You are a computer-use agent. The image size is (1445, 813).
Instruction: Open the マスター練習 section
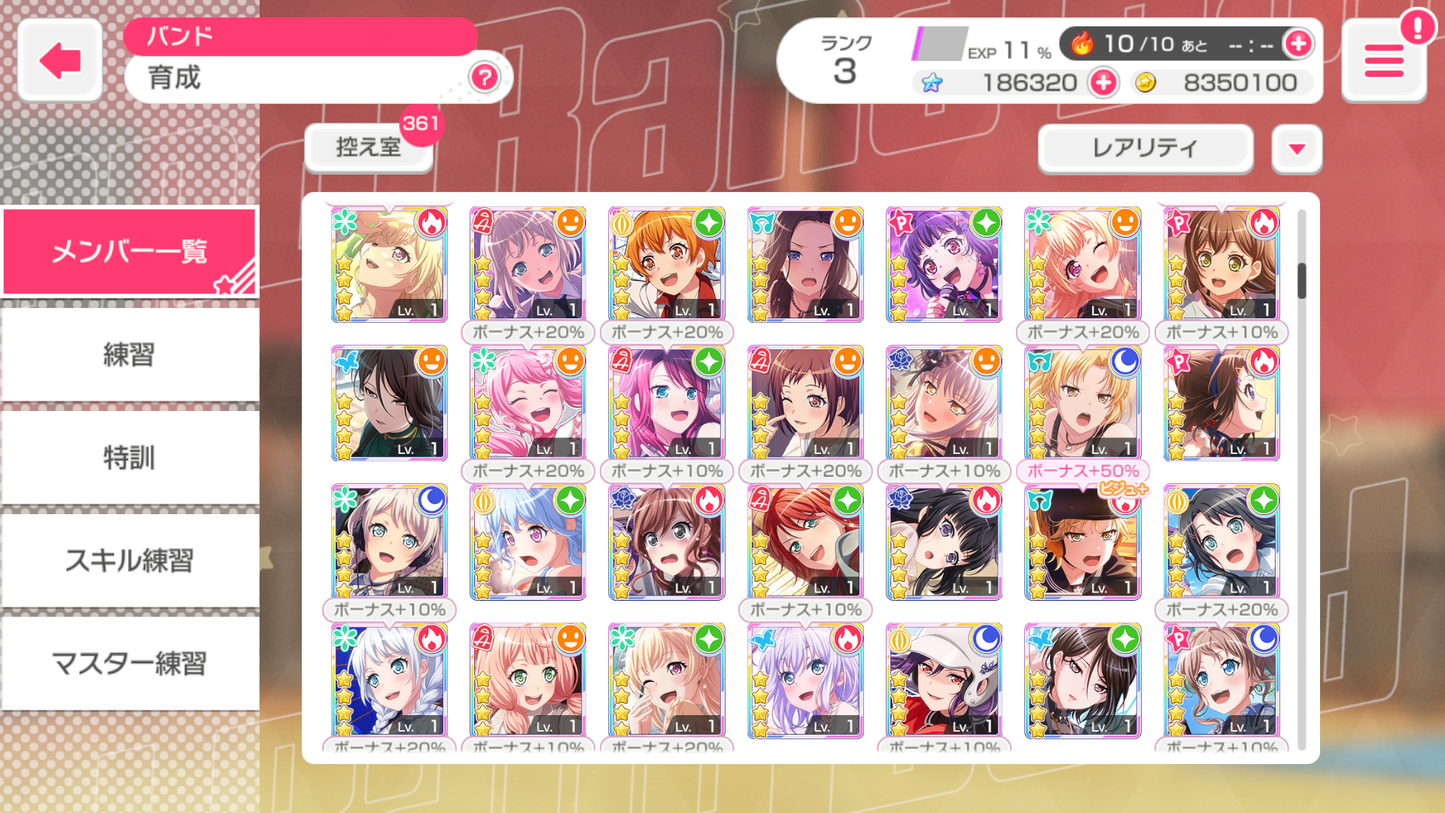pos(129,663)
